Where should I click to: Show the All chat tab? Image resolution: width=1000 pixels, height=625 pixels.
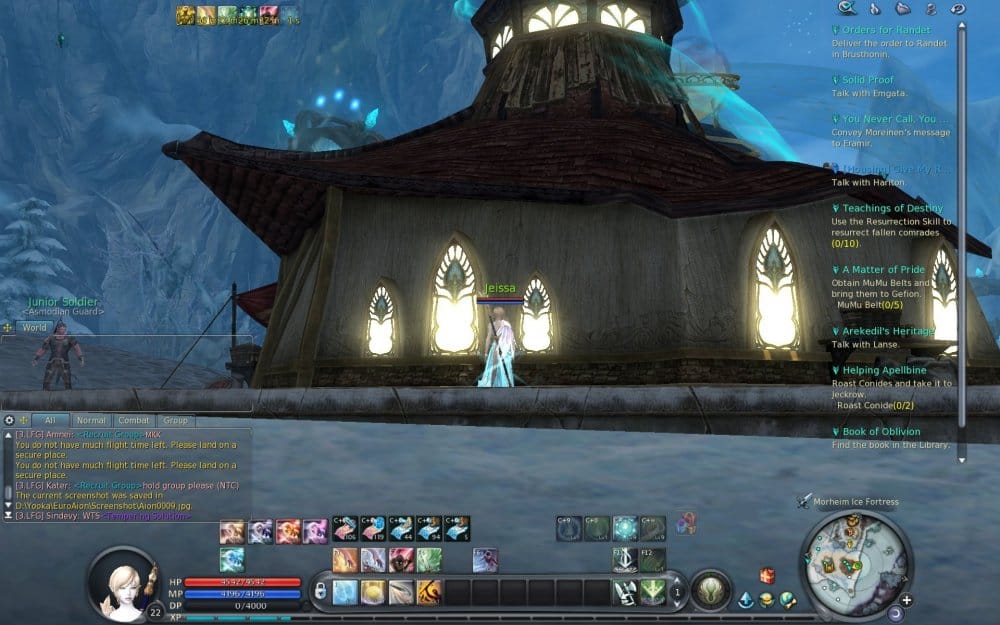(49, 421)
